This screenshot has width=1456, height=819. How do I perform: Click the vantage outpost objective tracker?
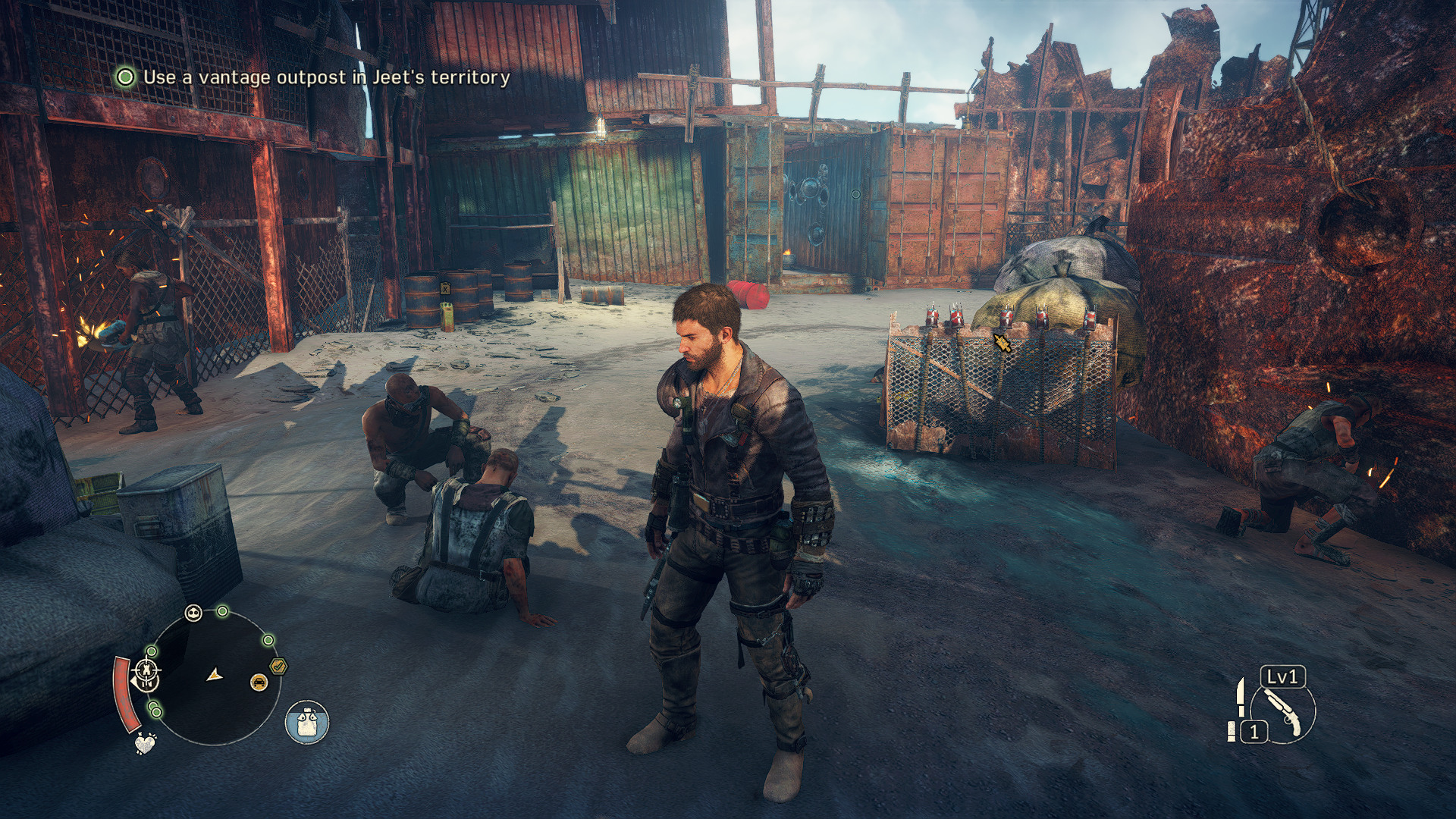pos(312,77)
